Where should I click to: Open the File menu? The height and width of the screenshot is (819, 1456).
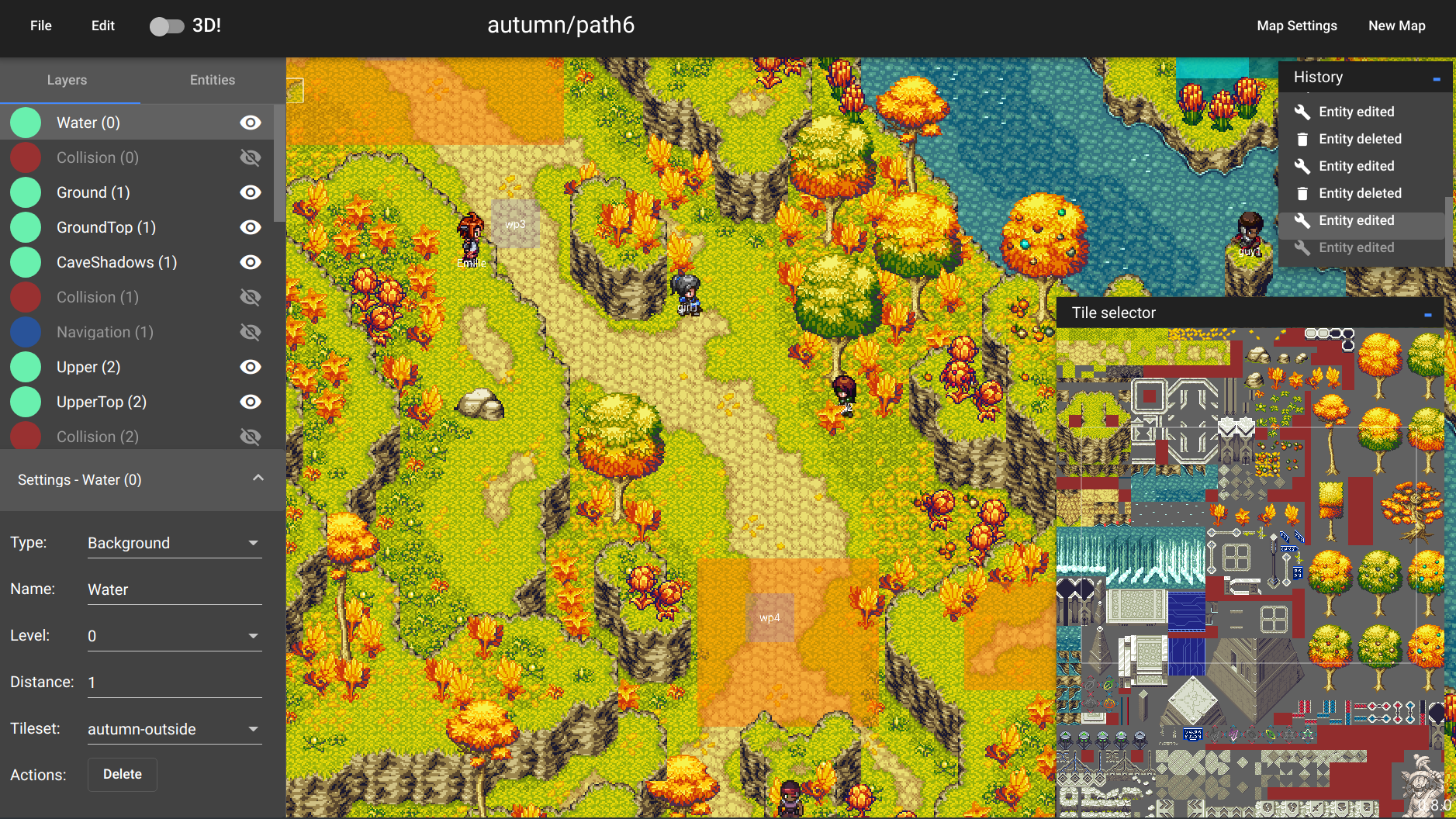(40, 26)
